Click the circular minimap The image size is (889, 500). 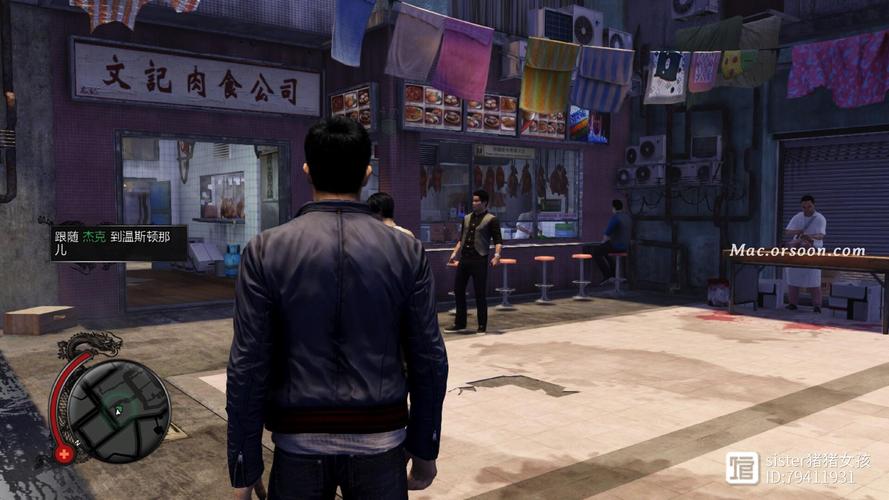pyautogui.click(x=119, y=408)
